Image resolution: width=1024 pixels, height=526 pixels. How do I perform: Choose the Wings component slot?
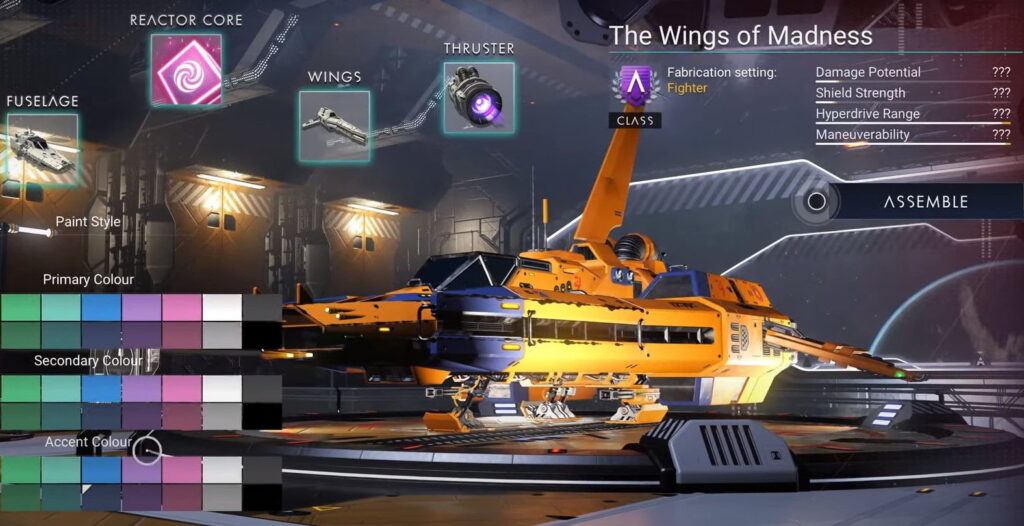pyautogui.click(x=334, y=126)
